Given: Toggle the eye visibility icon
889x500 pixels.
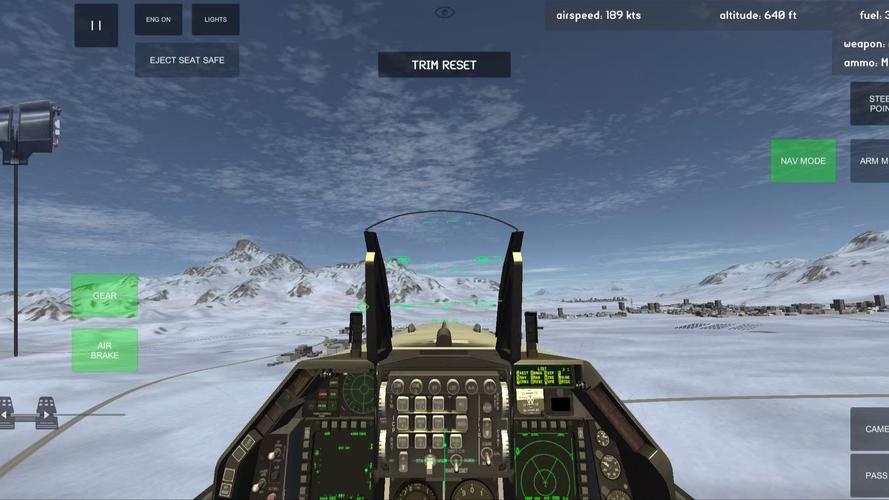Looking at the screenshot, I should click(445, 12).
